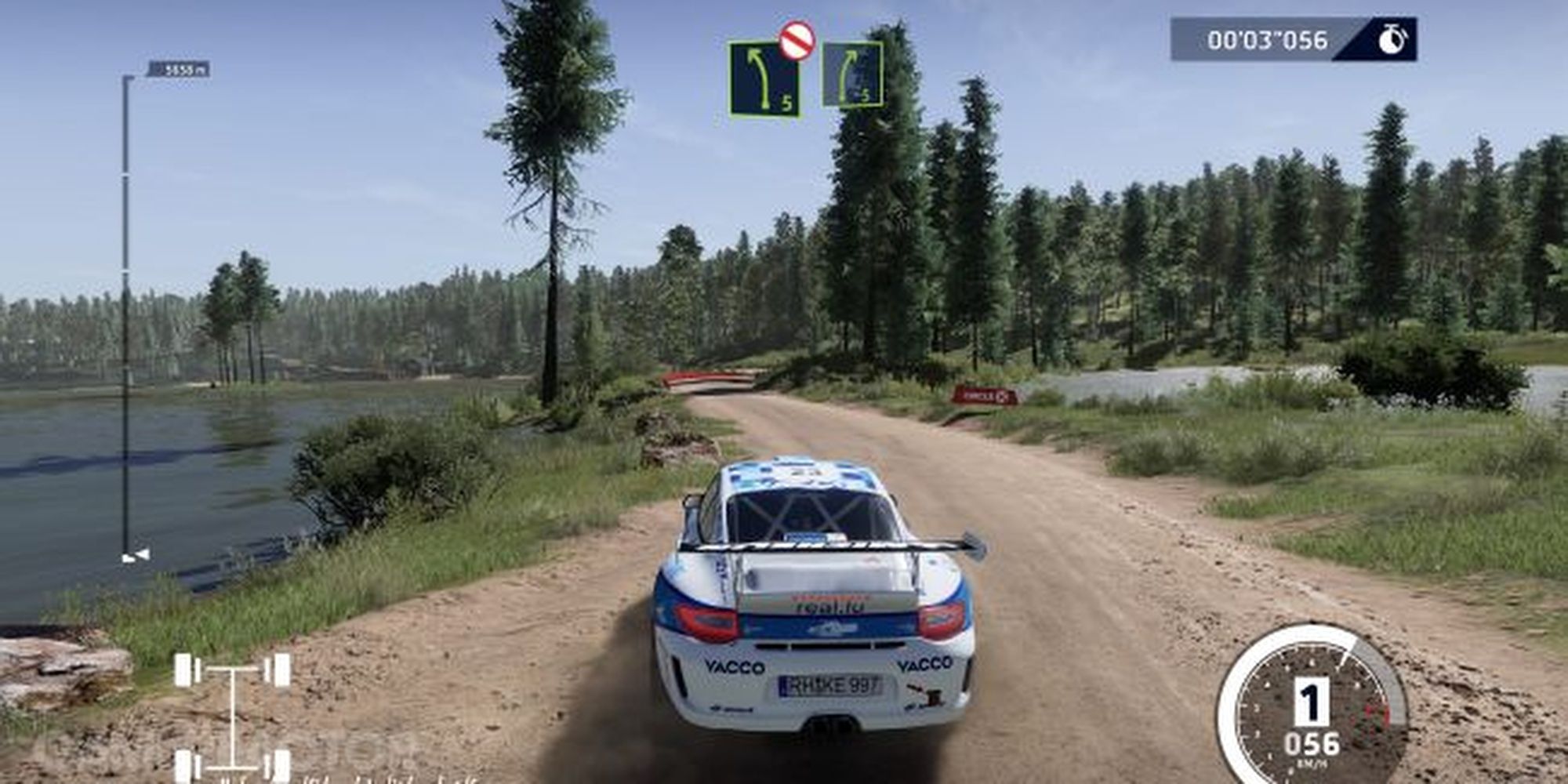Click the RHKE 997 license plate
Viewport: 1568px width, 784px height.
pyautogui.click(x=831, y=684)
